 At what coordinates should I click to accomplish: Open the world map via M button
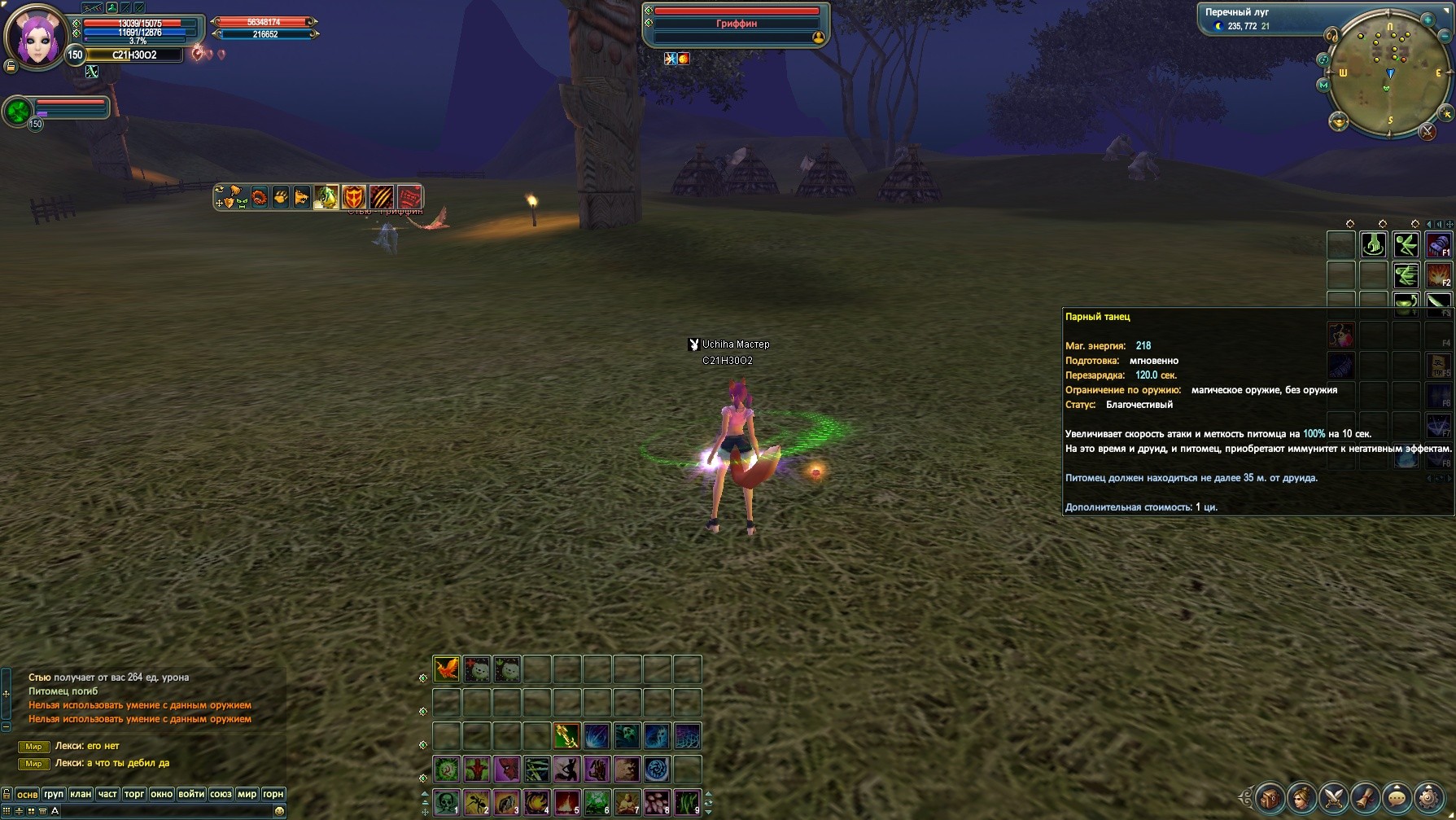(x=1323, y=86)
